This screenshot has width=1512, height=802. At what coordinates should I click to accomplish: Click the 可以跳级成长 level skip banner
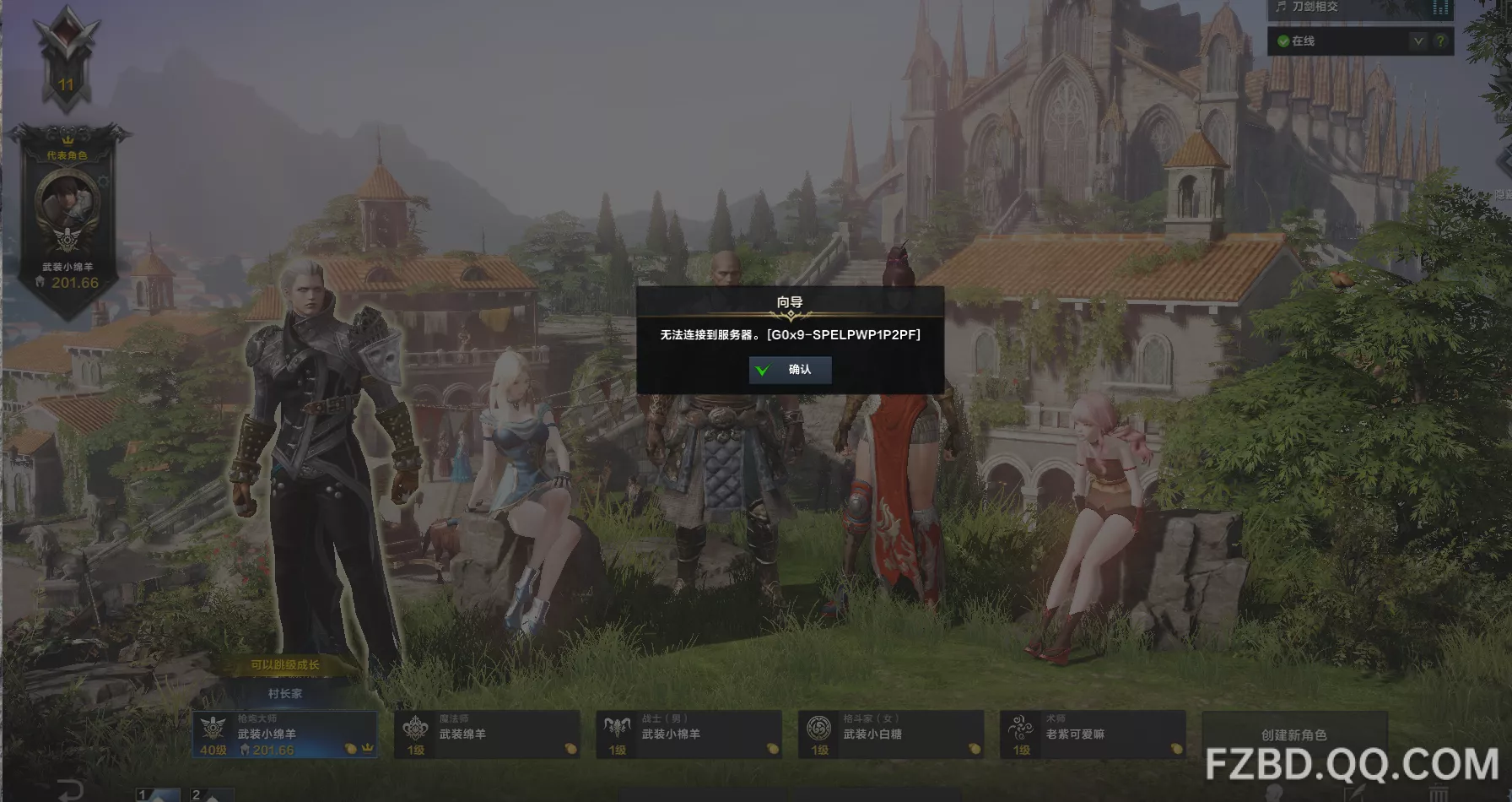pos(285,665)
